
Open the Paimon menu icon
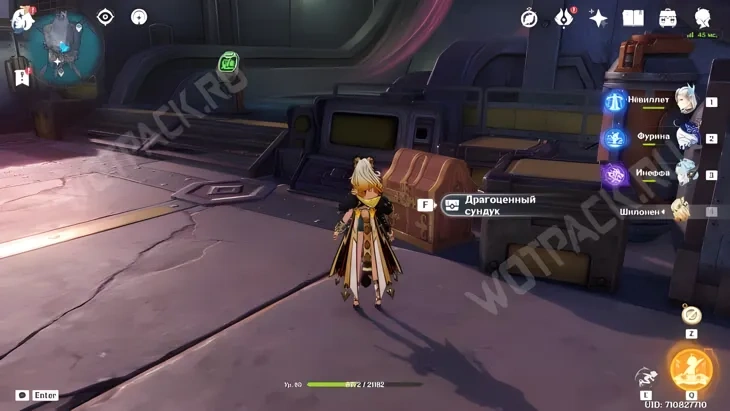(x=21, y=18)
